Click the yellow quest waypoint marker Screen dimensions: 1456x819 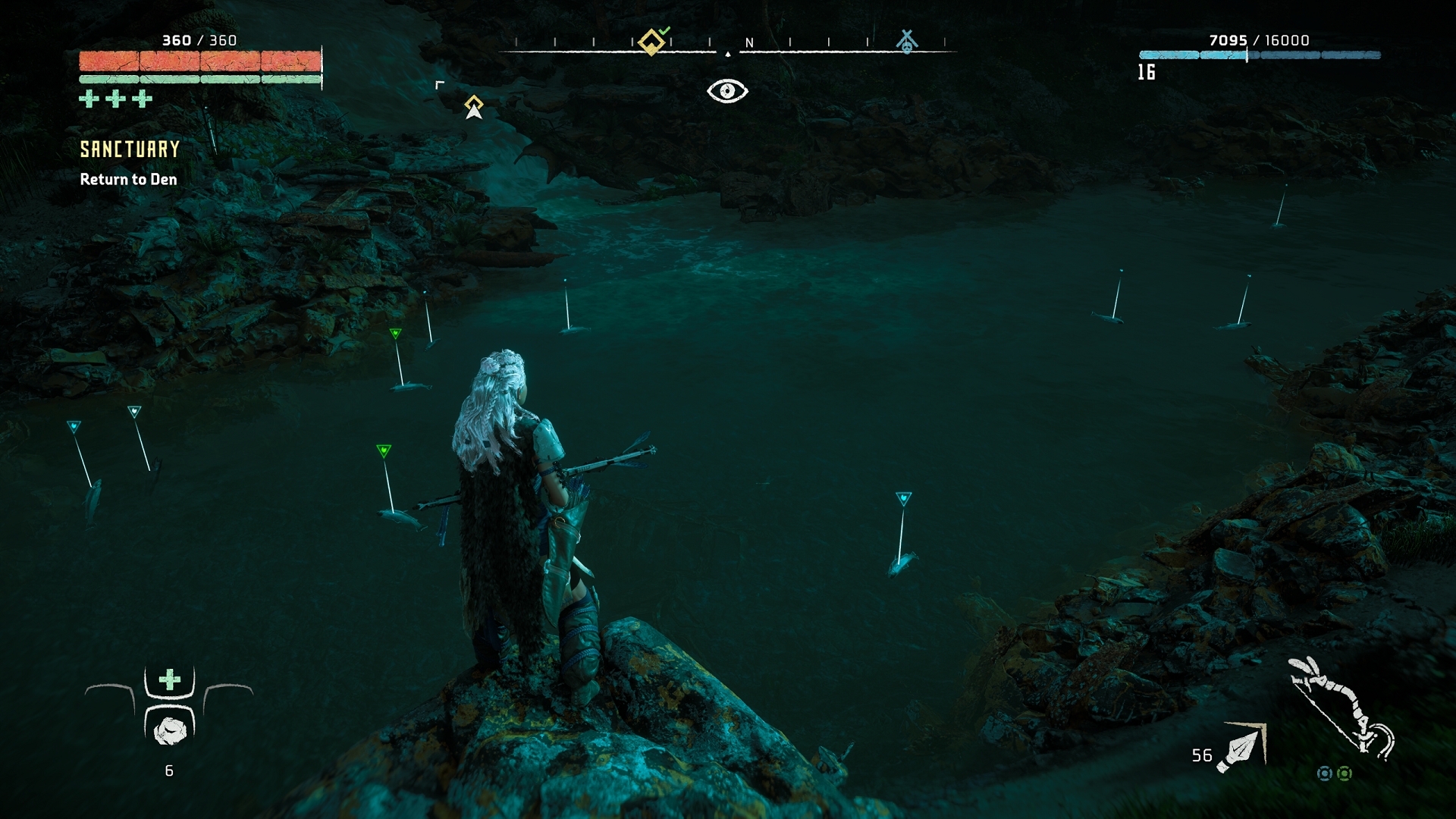[474, 106]
